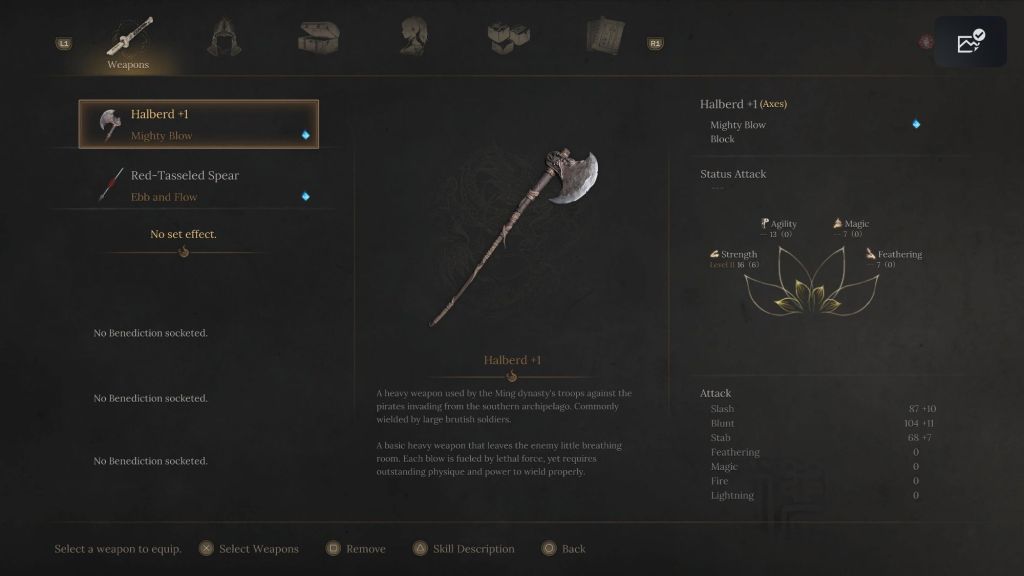Open the documents scroll tab
This screenshot has height=576, width=1024.
click(x=604, y=37)
